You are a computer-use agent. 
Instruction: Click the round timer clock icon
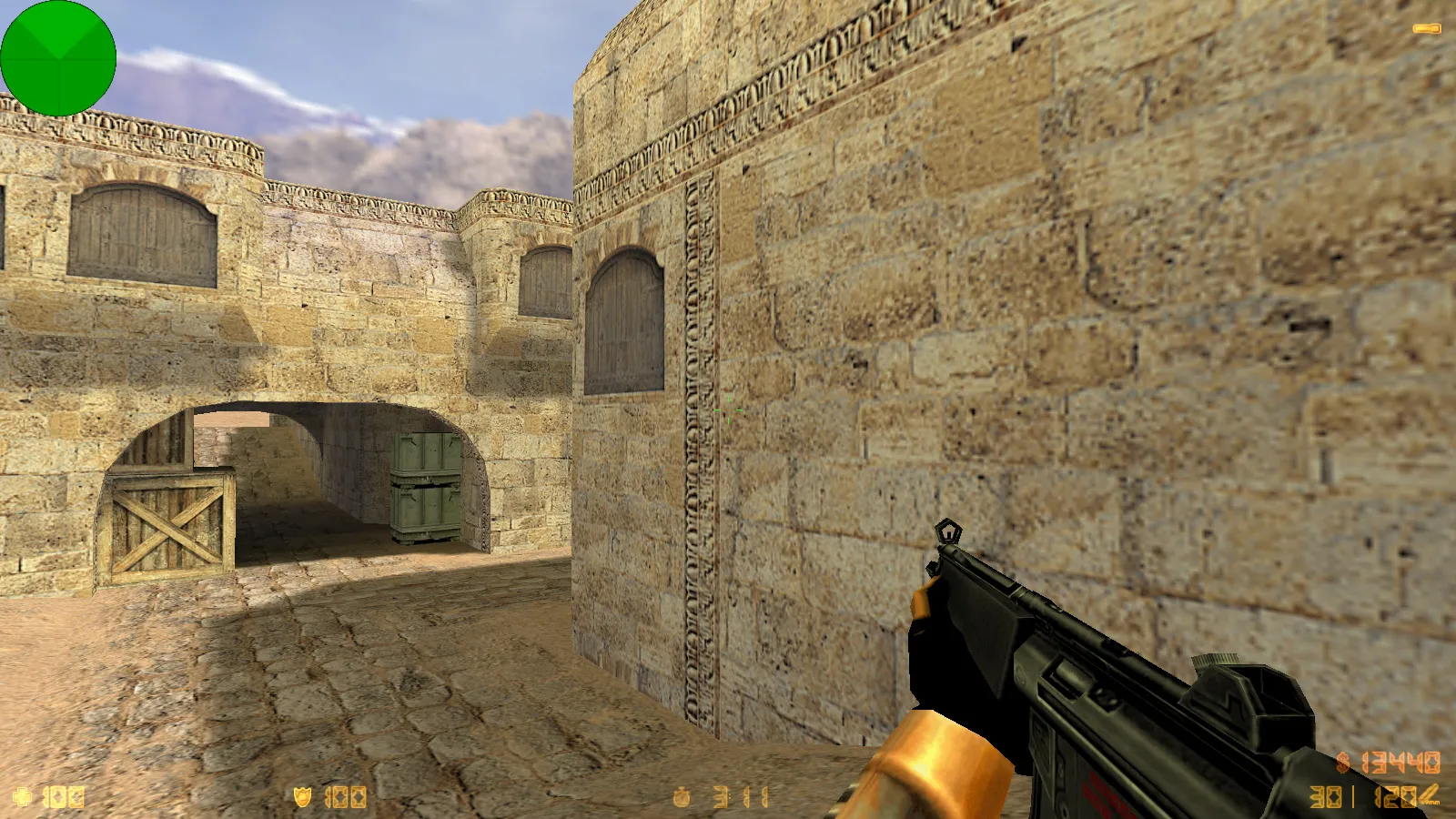(x=680, y=797)
